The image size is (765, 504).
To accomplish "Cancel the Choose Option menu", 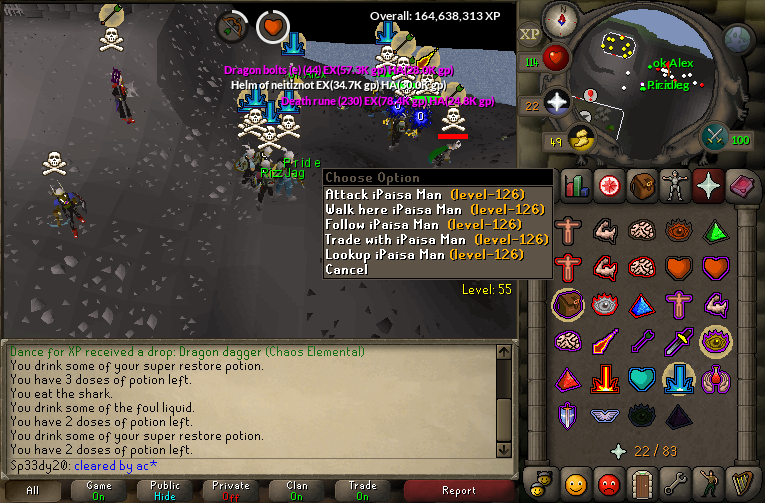I will click(346, 269).
